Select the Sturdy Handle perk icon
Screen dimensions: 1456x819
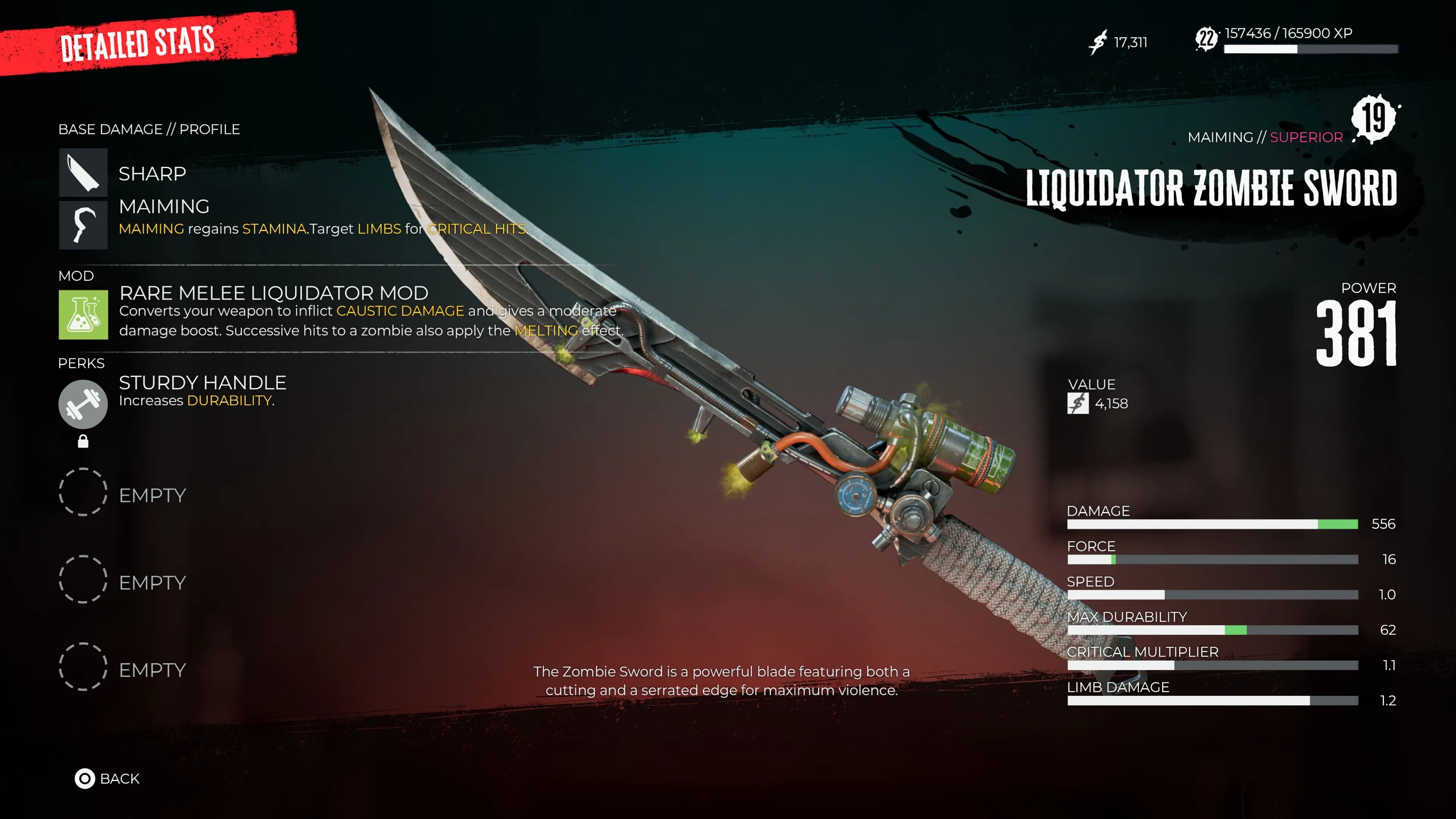[x=83, y=404]
